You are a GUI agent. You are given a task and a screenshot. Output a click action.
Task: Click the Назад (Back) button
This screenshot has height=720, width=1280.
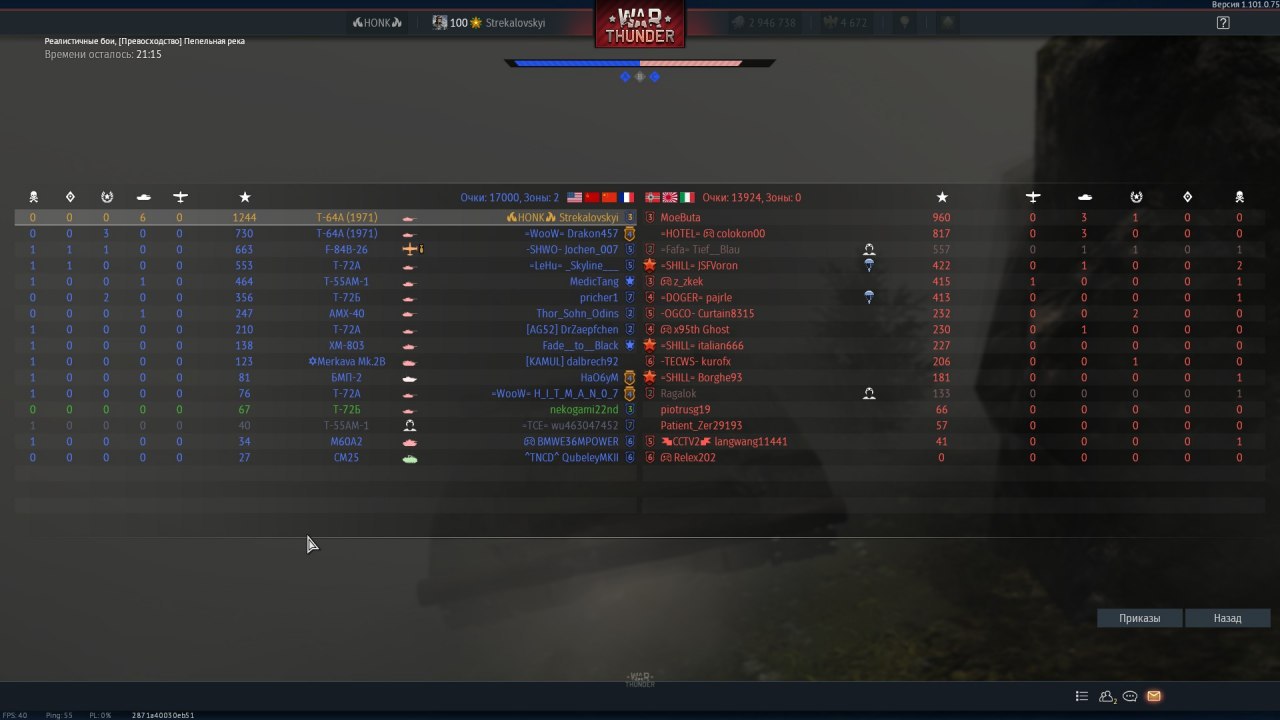1227,618
